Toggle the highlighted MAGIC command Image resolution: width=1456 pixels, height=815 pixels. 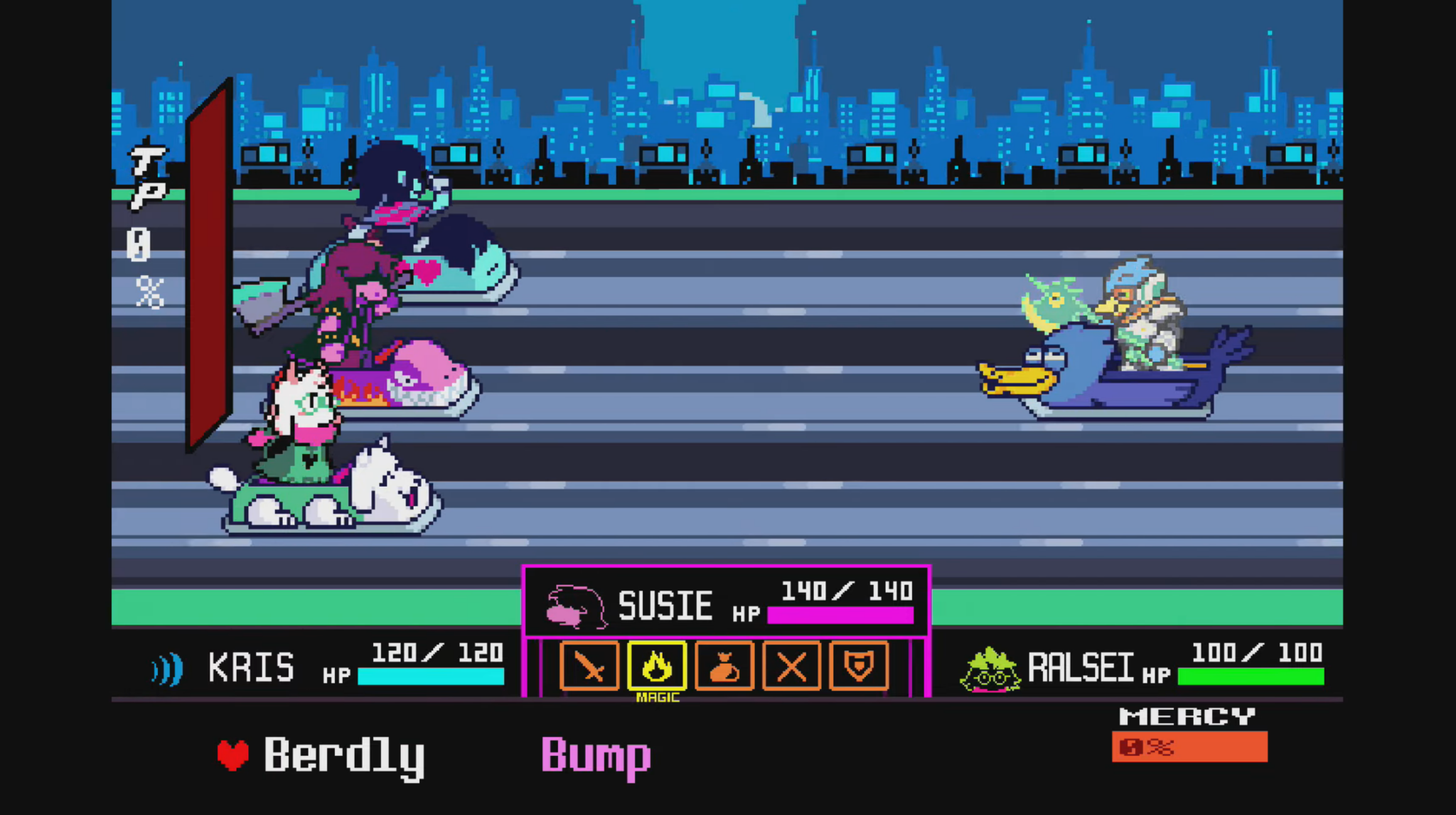657,666
